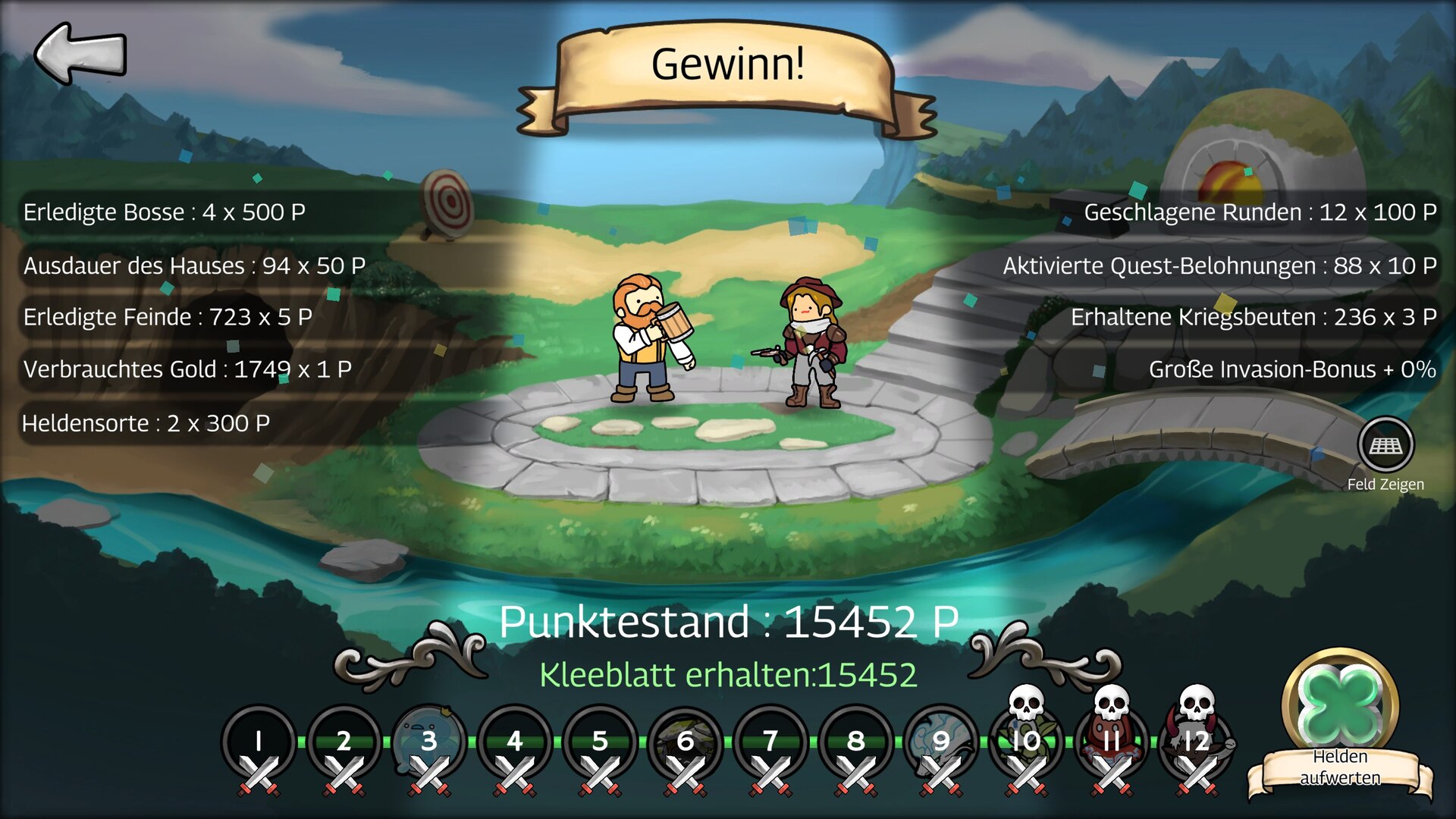1456x819 pixels.
Task: Select round 1 marker
Action: 259,742
